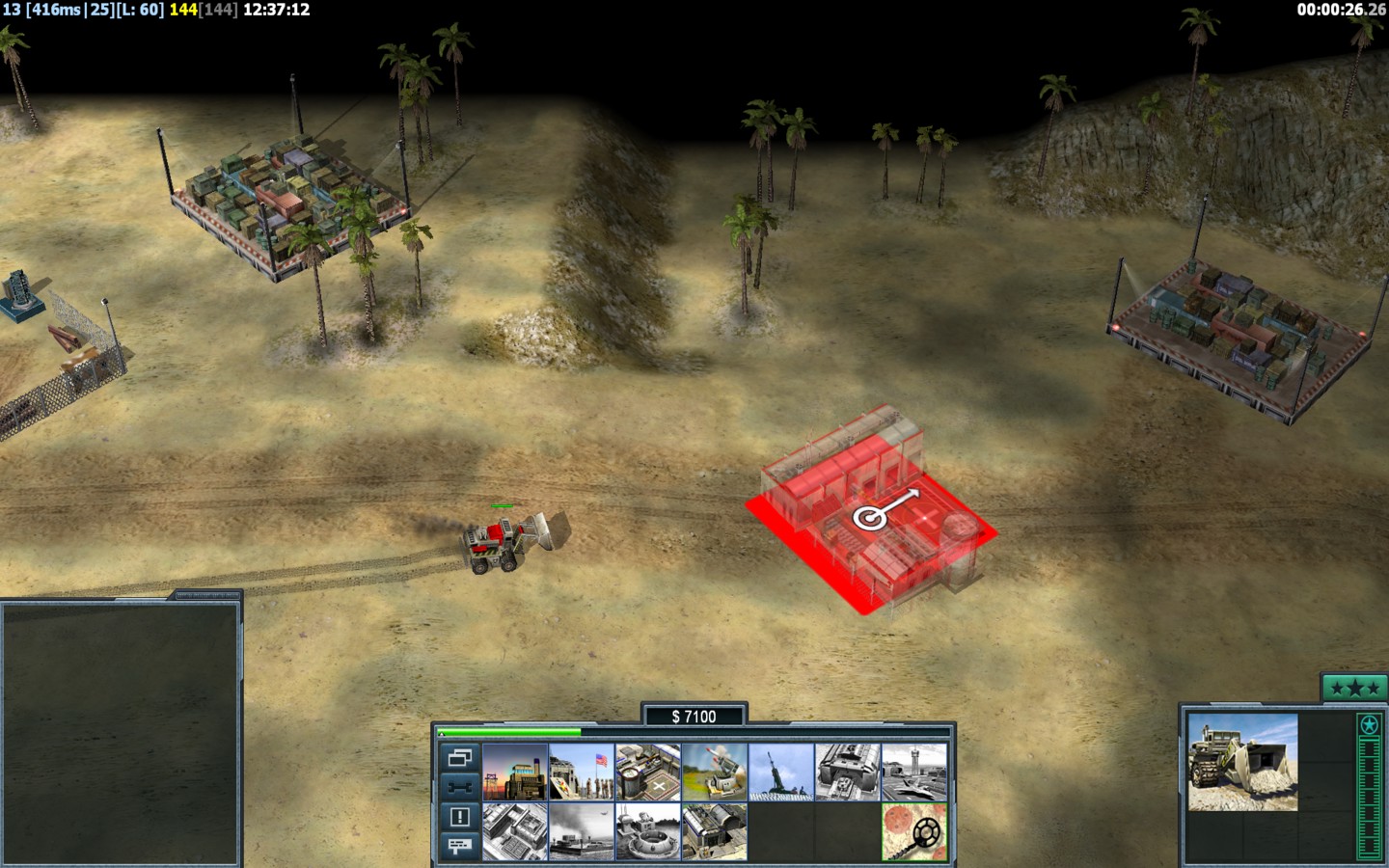
Task: Choose the War Factory with tank
Action: tap(848, 772)
